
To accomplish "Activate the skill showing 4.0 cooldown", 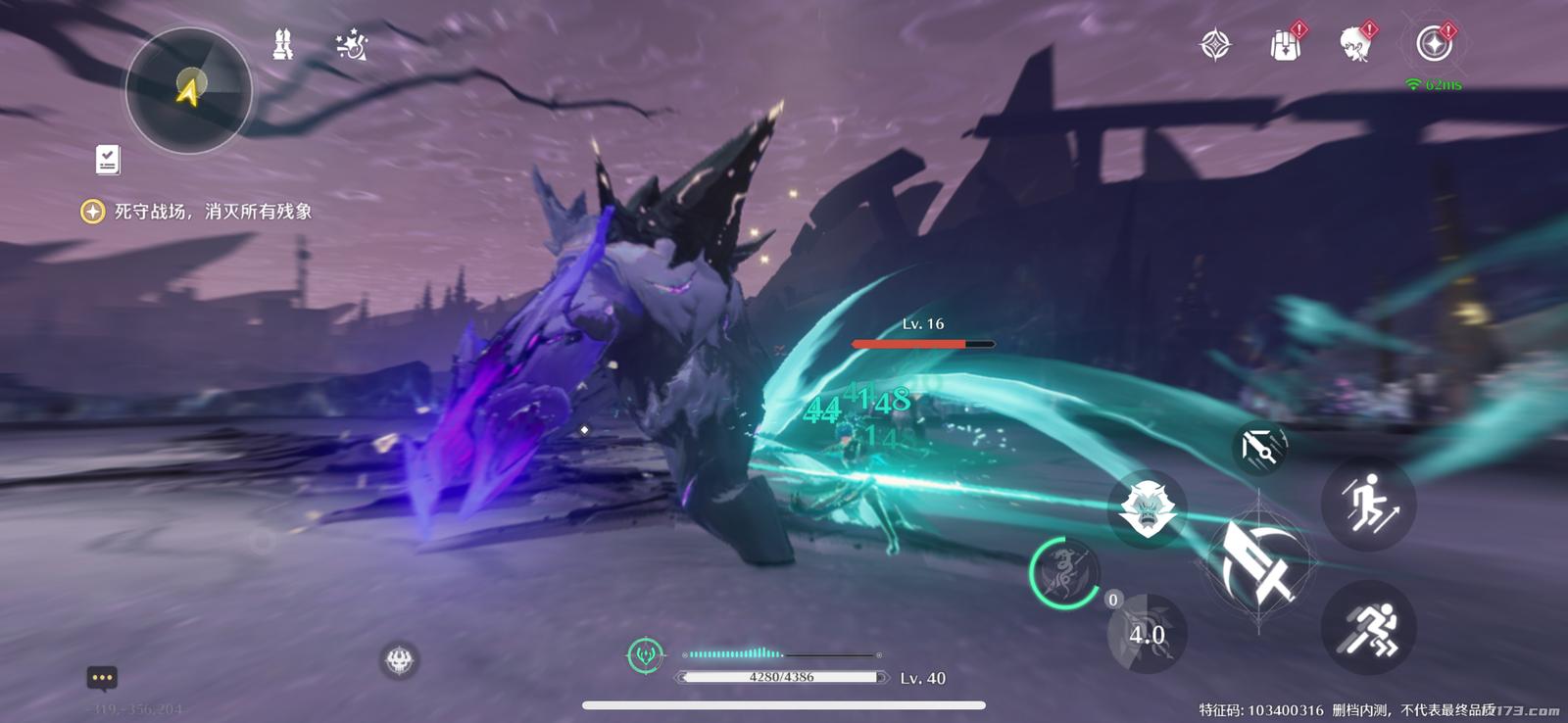I will click(1145, 634).
